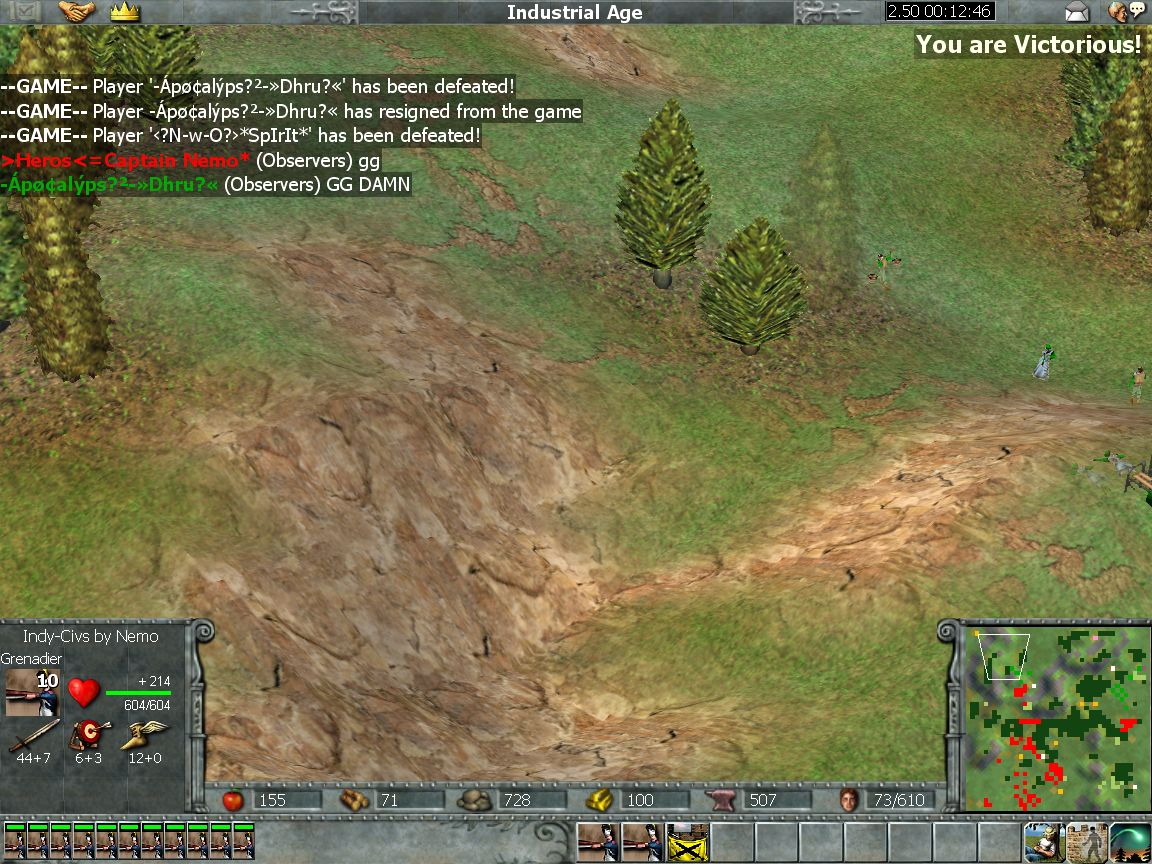Activate the yellow crossed-swords command button
This screenshot has width=1152, height=864.
pyautogui.click(x=686, y=842)
